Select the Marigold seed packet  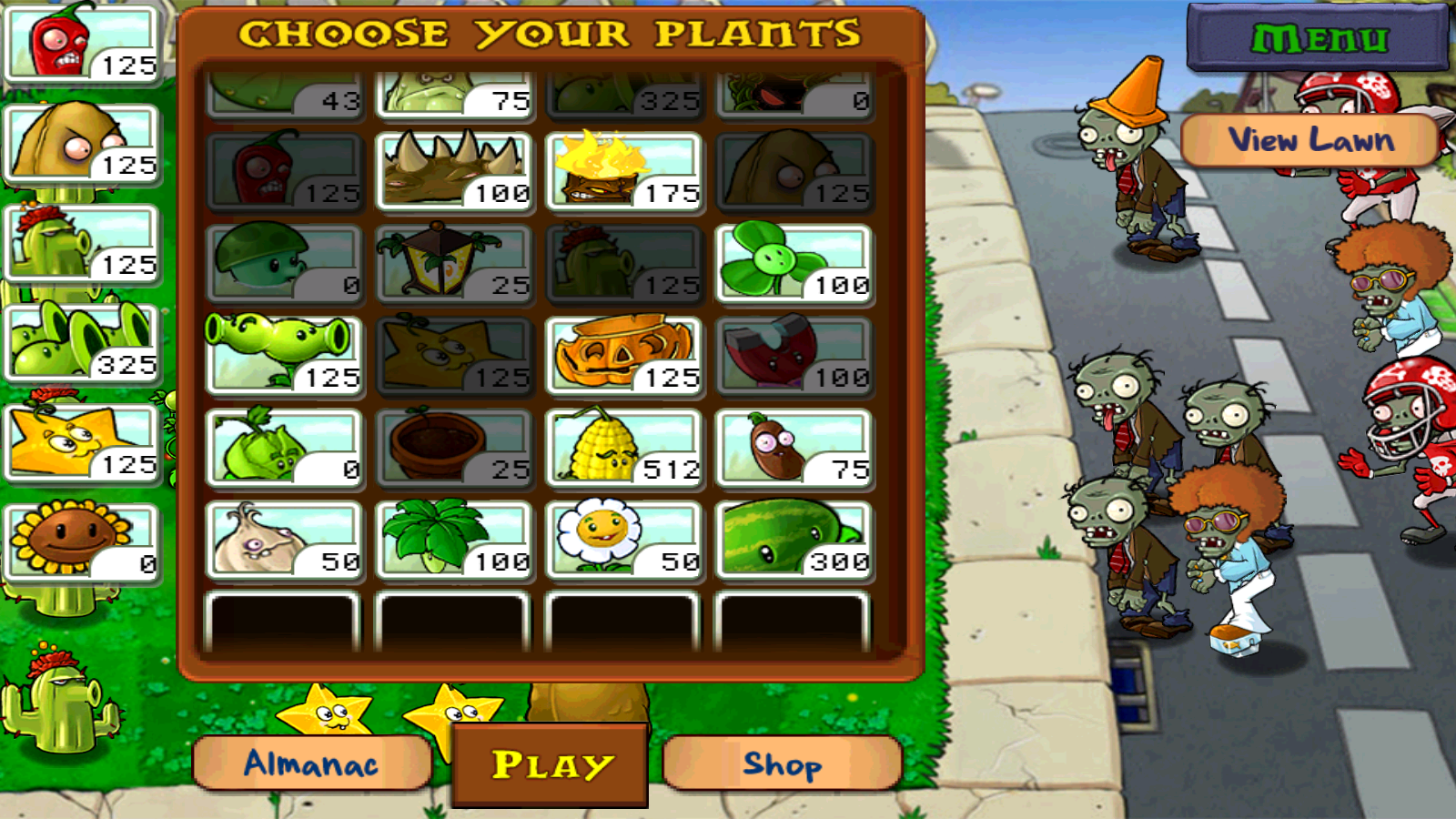click(624, 540)
